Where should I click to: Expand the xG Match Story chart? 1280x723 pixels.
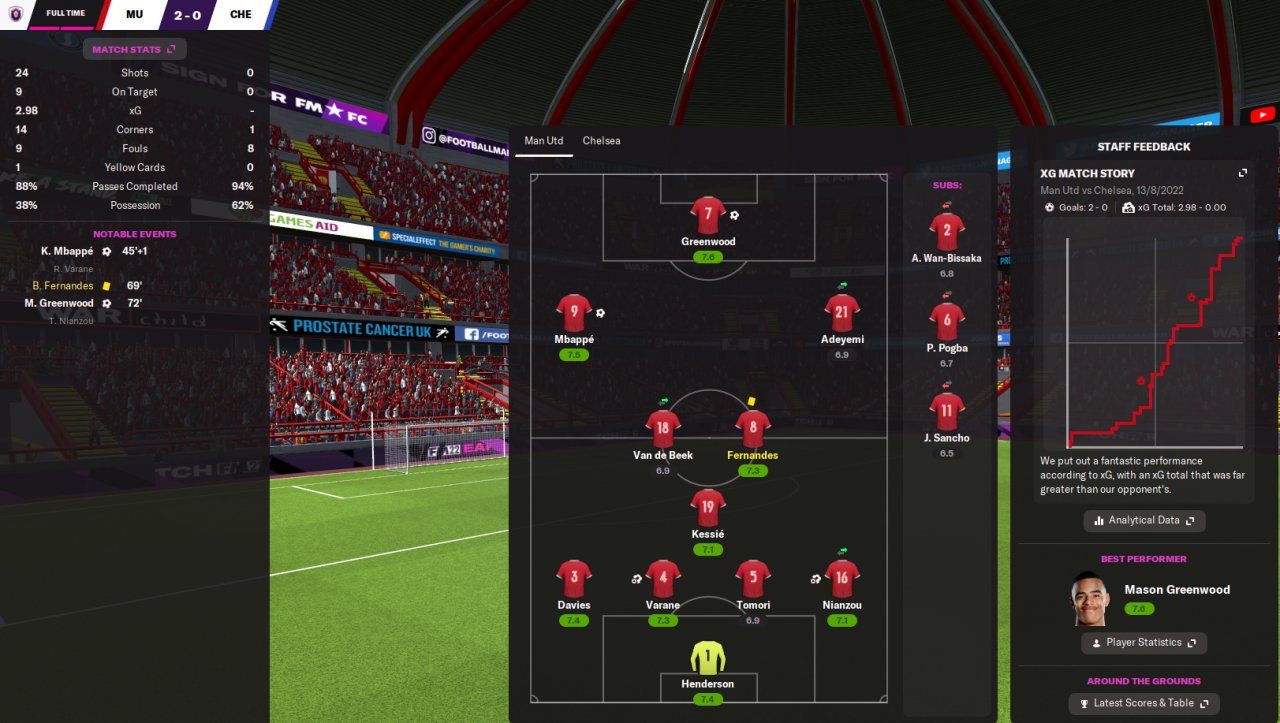[x=1243, y=173]
